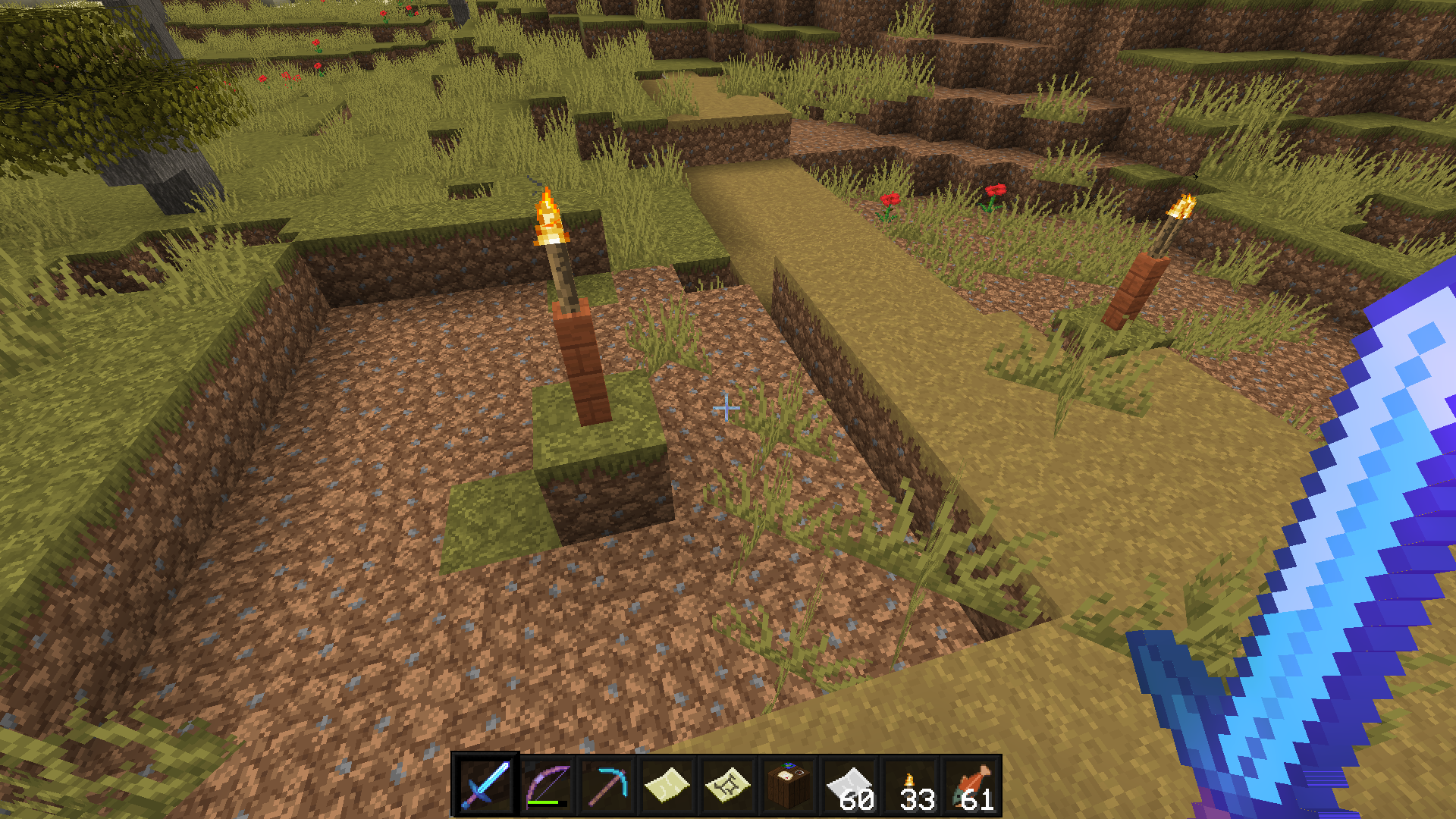Choose the diamond pickaxe in the hotbar
This screenshot has height=819, width=1456.
coord(607,786)
